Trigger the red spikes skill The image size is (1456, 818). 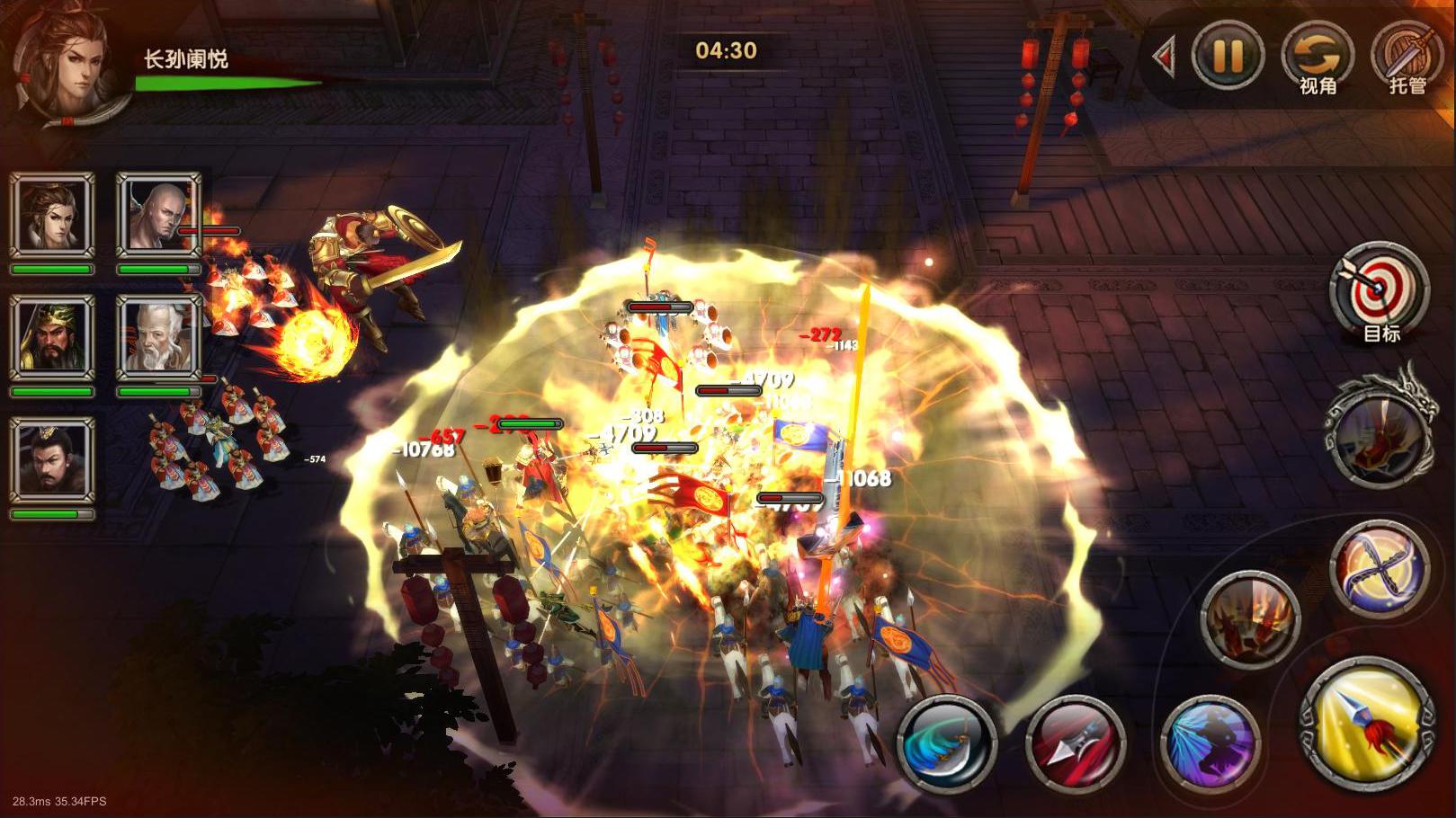coord(1249,618)
